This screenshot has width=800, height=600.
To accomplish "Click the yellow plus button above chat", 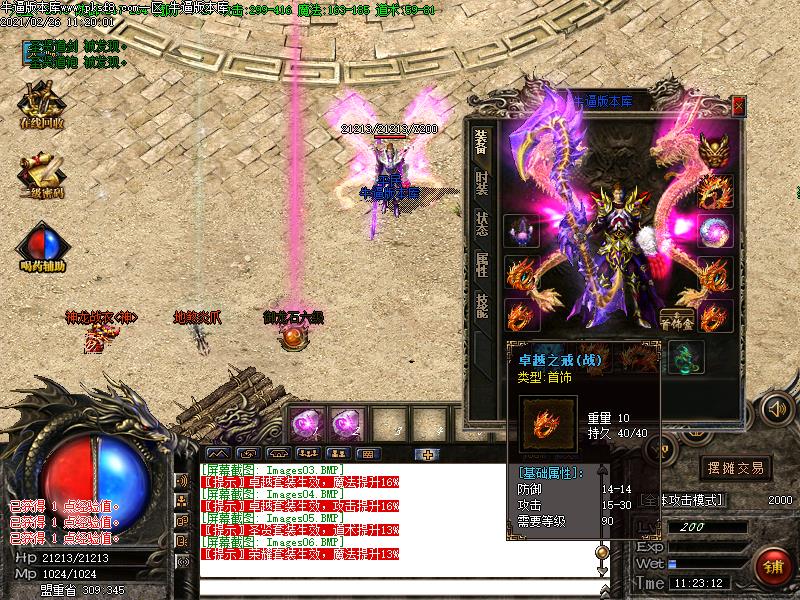I will tap(429, 454).
